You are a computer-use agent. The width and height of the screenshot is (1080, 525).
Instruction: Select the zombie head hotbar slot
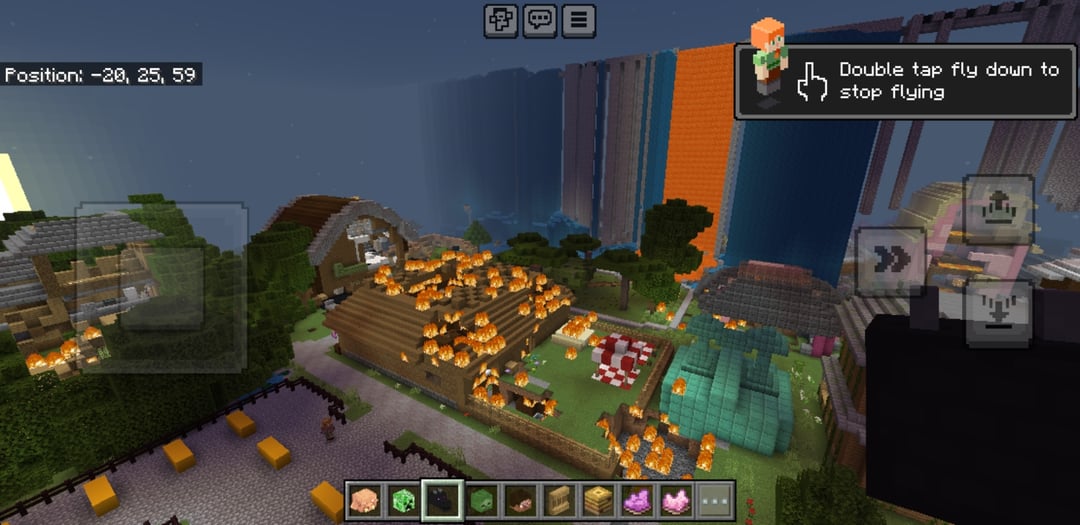480,500
